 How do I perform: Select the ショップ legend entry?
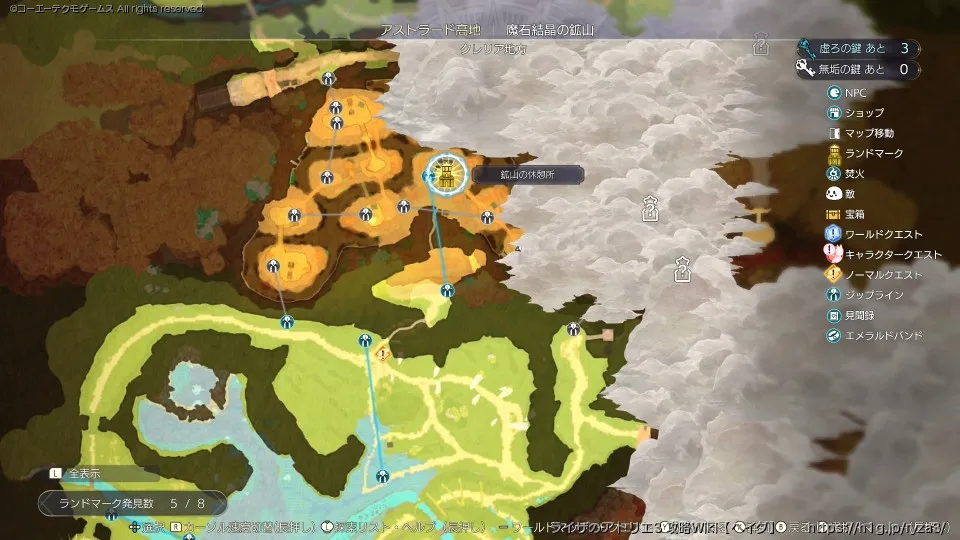[x=864, y=113]
